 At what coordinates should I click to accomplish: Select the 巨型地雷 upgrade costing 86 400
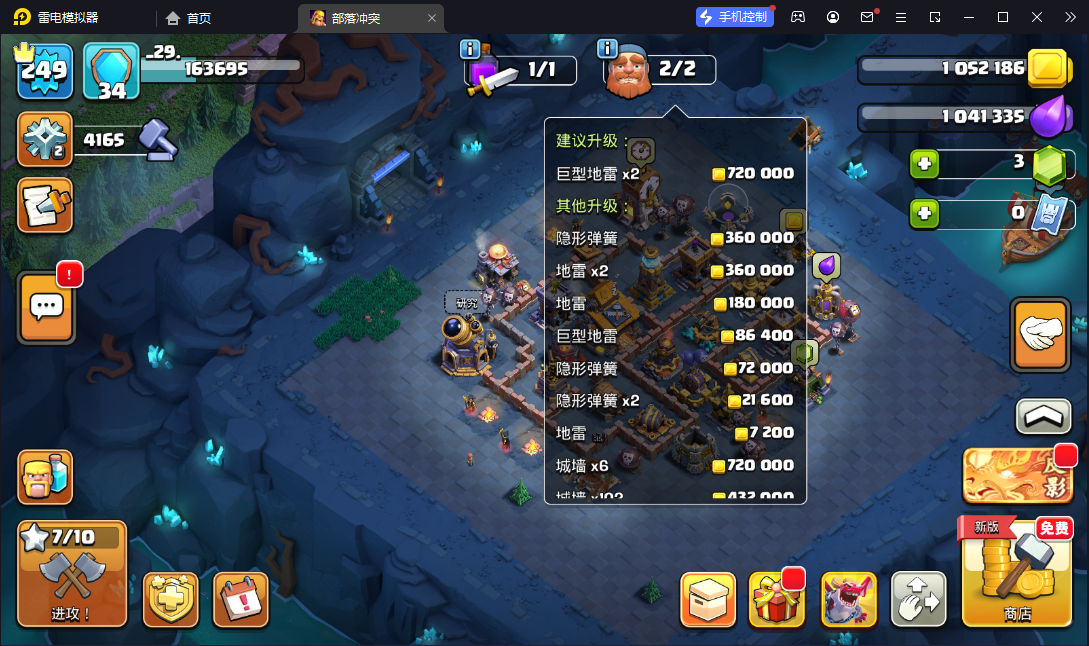click(x=675, y=336)
